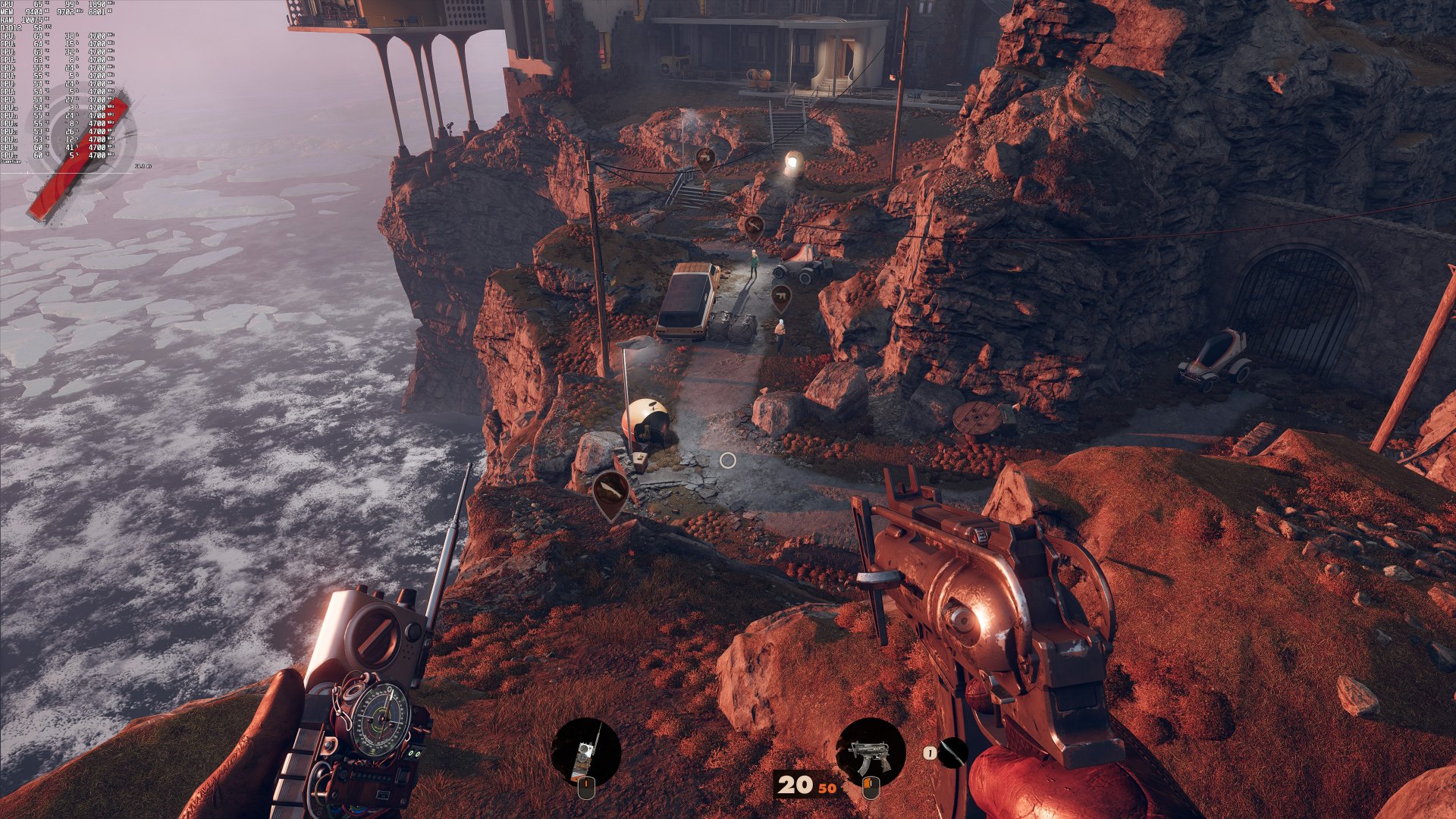Select the submachine gun weapon icon
The height and width of the screenshot is (819, 1456).
coord(870,752)
